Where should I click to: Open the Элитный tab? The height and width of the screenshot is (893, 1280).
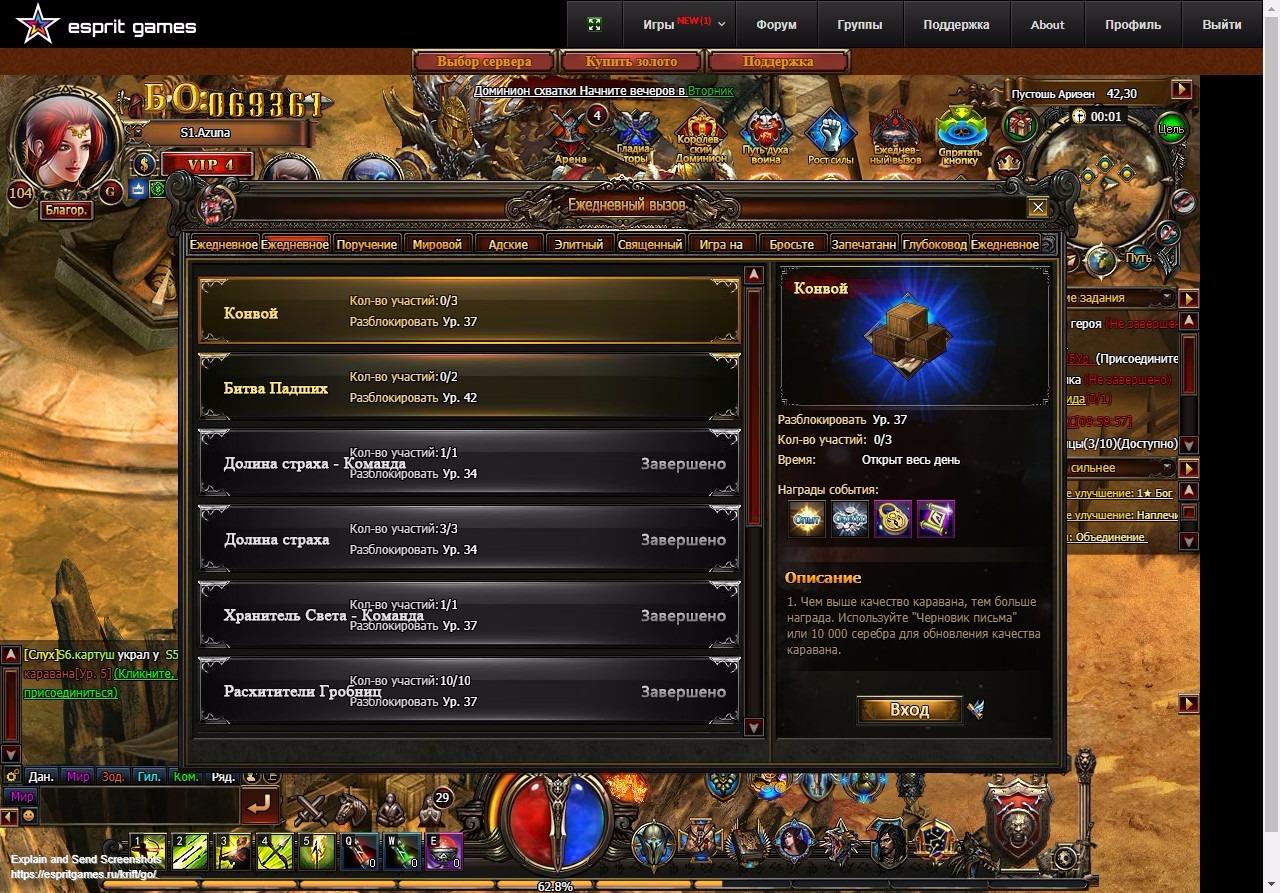[579, 244]
